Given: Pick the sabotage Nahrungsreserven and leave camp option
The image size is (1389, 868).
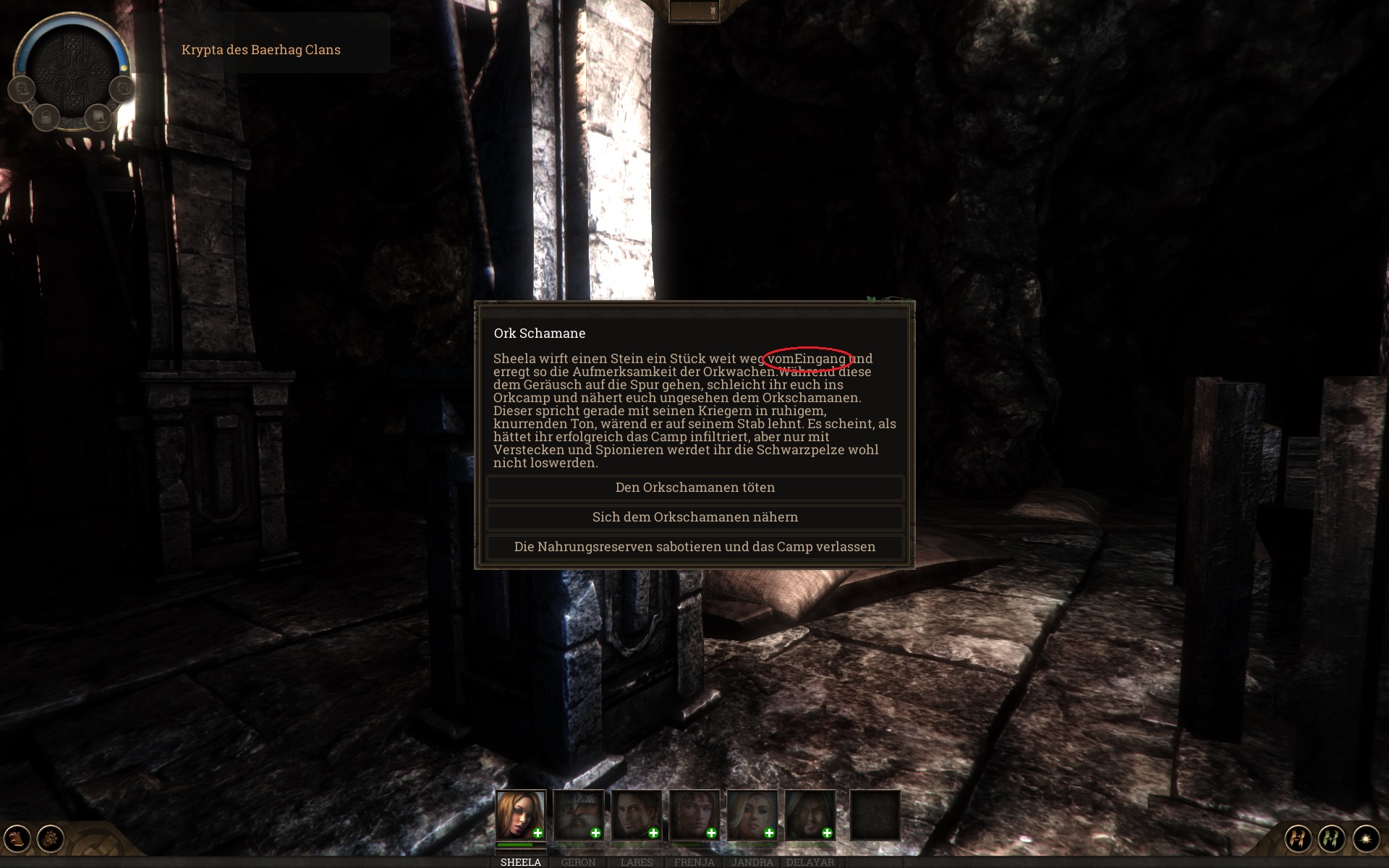Looking at the screenshot, I should click(x=694, y=547).
